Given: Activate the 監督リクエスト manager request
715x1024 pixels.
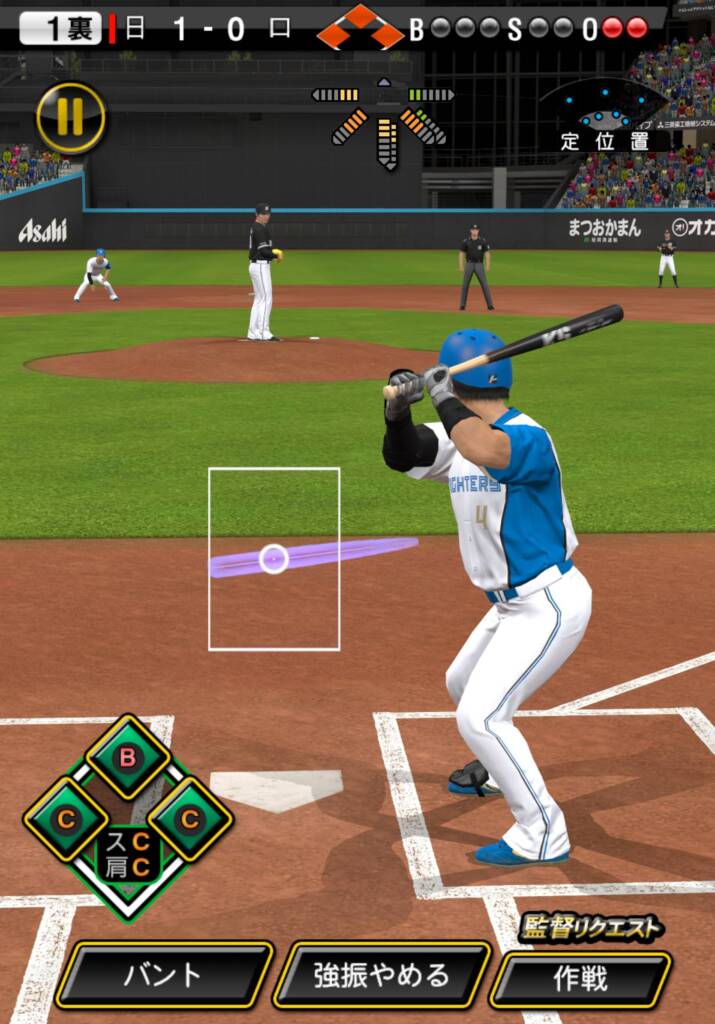Looking at the screenshot, I should (590, 929).
